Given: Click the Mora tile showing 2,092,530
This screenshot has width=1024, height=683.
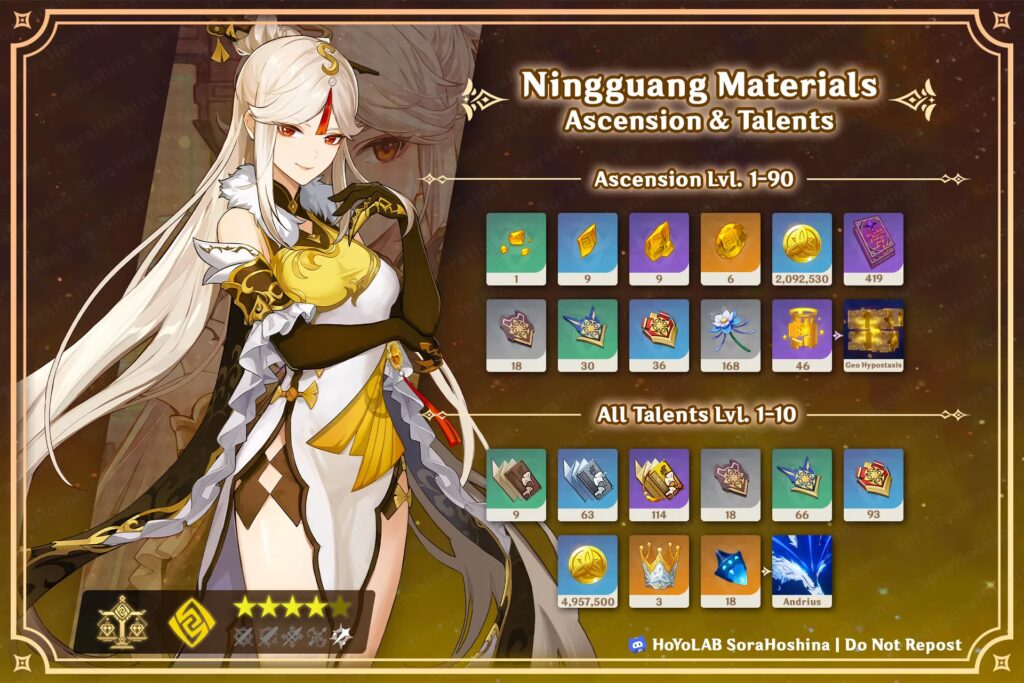Looking at the screenshot, I should pos(802,248).
